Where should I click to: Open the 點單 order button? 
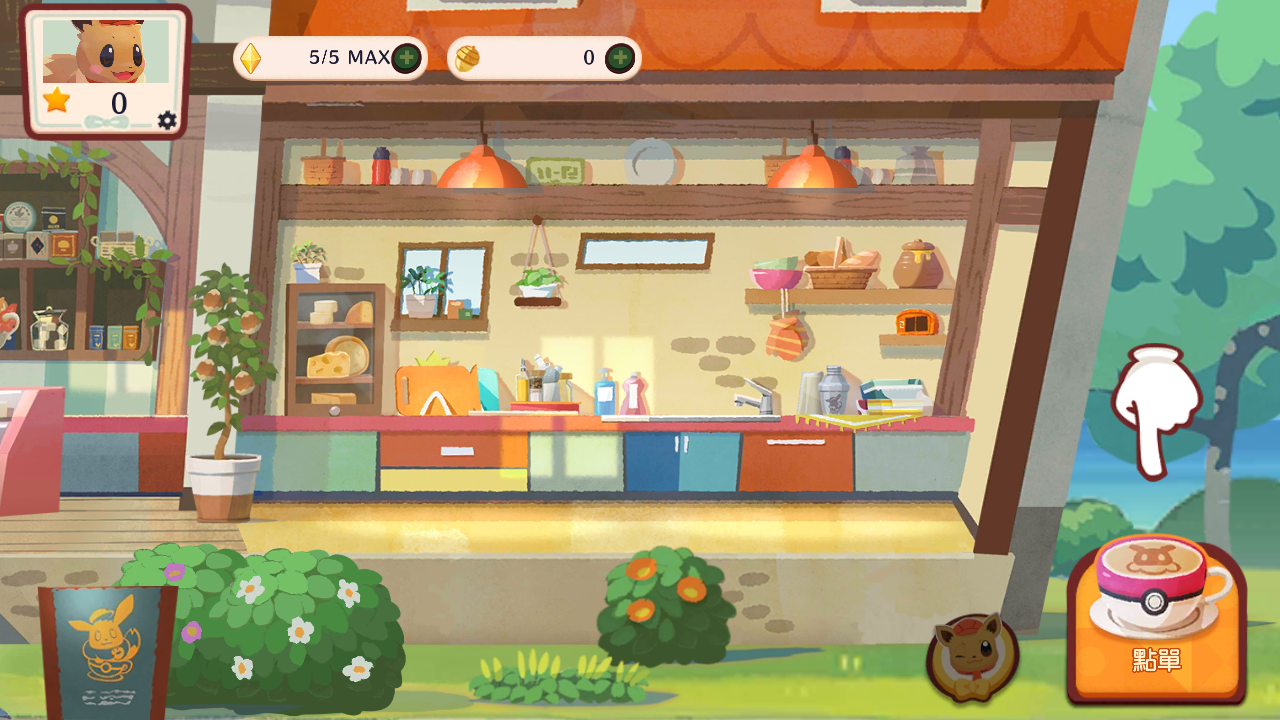tap(1157, 620)
